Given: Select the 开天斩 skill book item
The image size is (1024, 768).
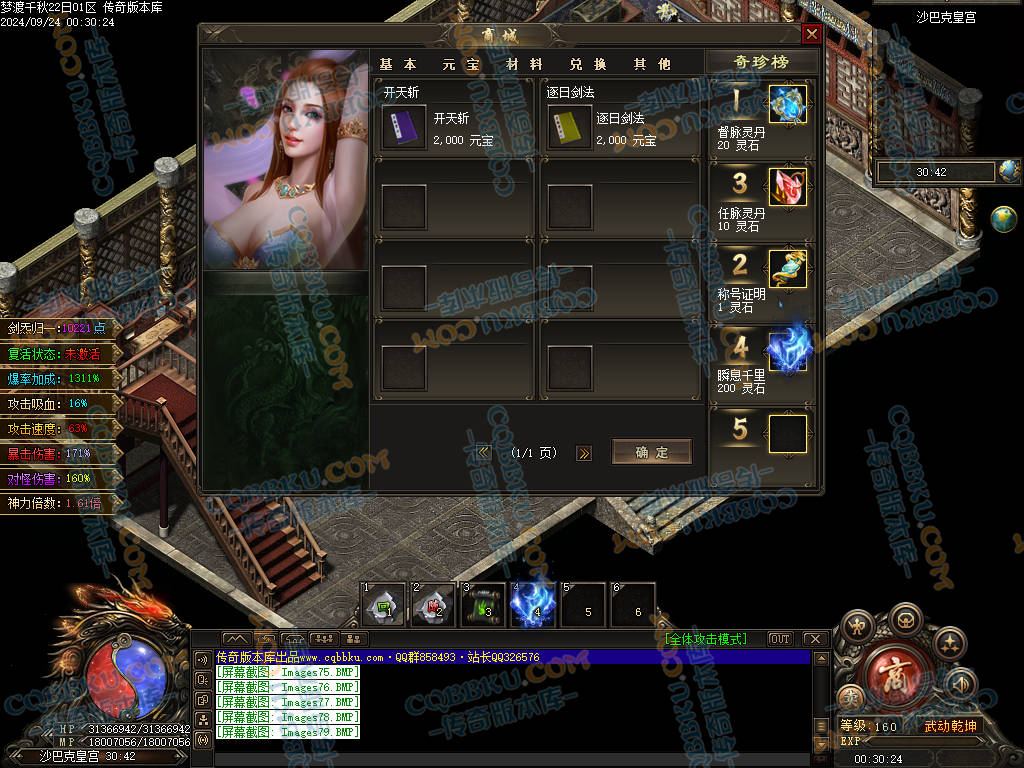Looking at the screenshot, I should click(404, 126).
